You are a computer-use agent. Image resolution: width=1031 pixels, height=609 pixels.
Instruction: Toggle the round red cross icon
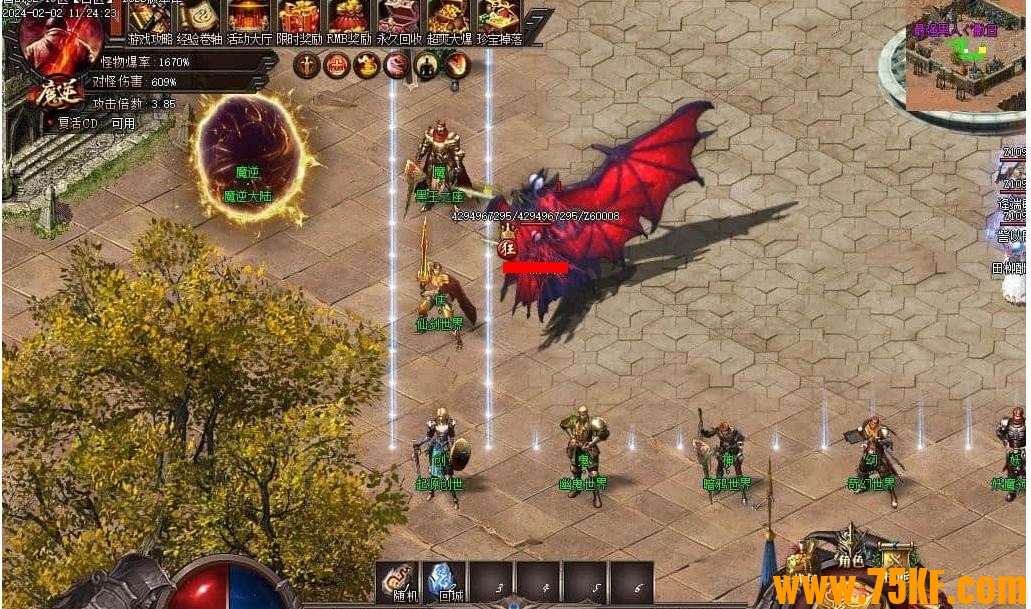336,66
